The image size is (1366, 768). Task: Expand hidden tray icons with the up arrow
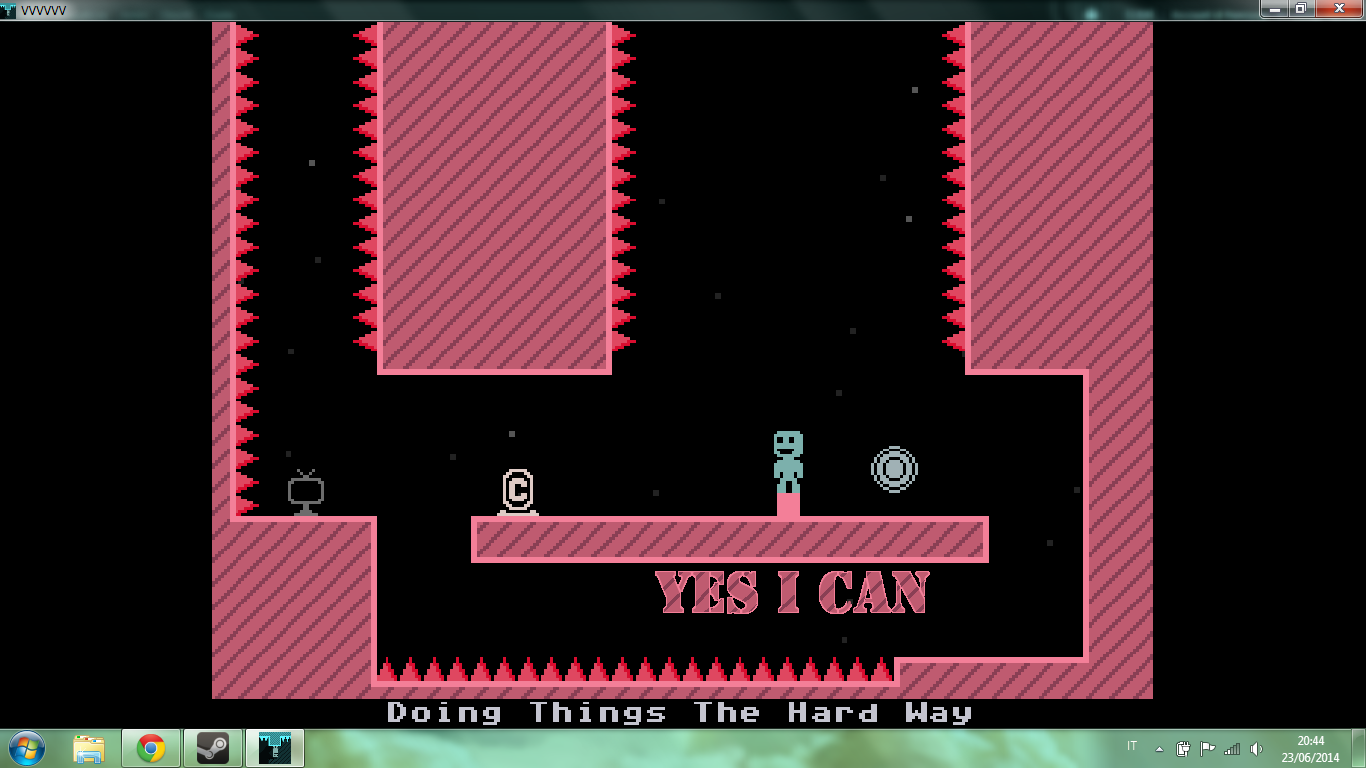(1159, 748)
